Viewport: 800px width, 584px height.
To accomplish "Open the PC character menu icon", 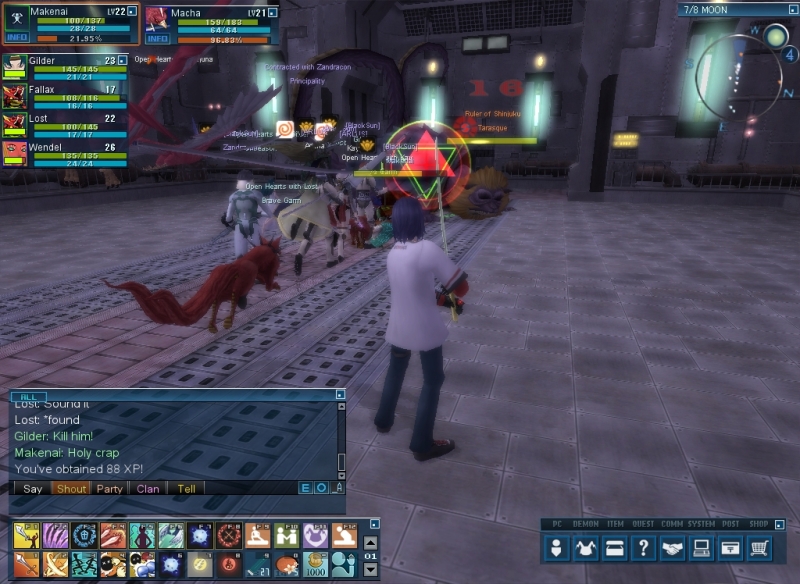I will [558, 548].
